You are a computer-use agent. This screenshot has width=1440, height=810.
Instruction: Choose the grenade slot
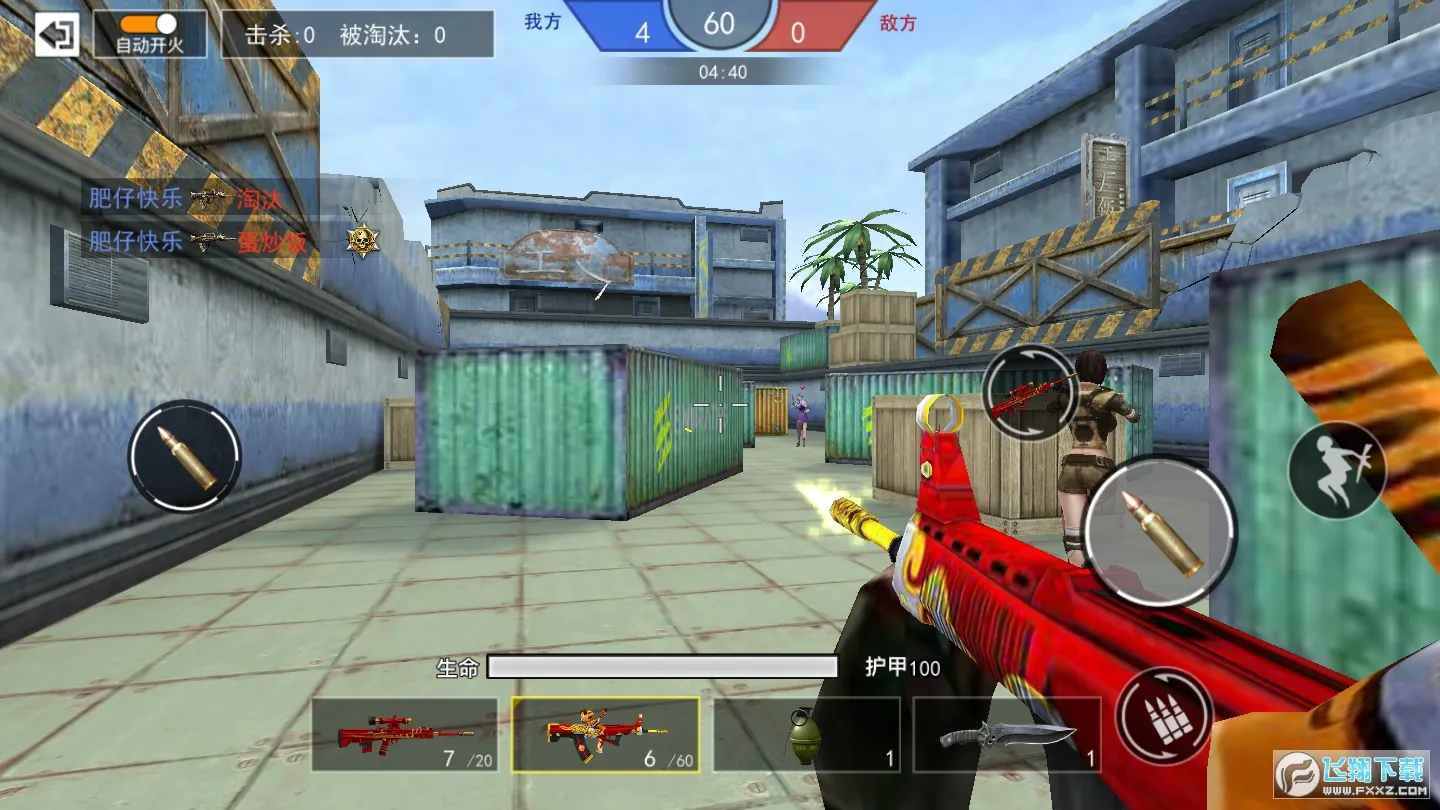click(806, 735)
